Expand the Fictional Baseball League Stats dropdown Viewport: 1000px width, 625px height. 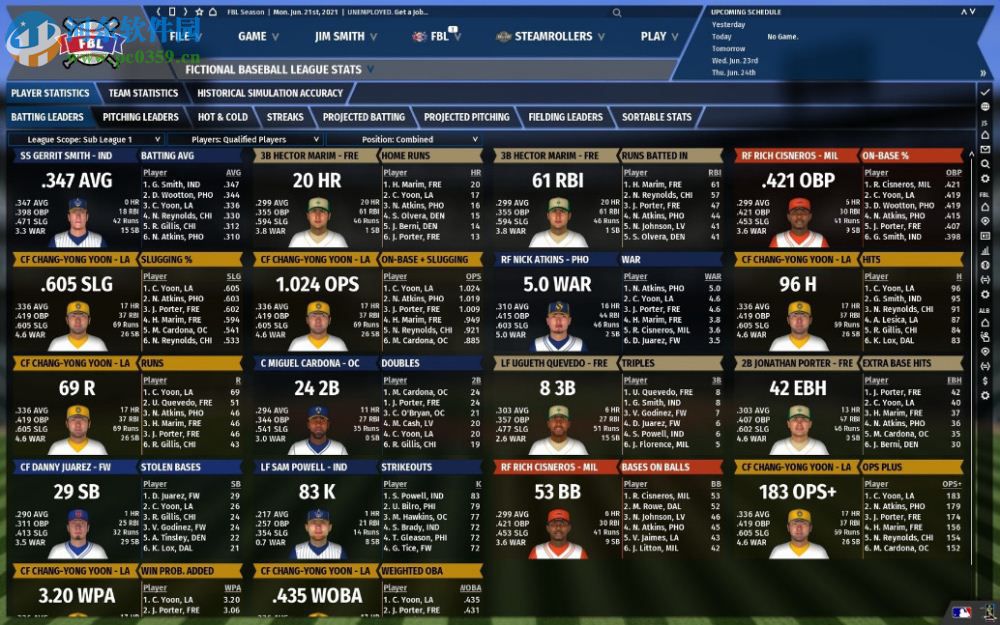pyautogui.click(x=279, y=70)
